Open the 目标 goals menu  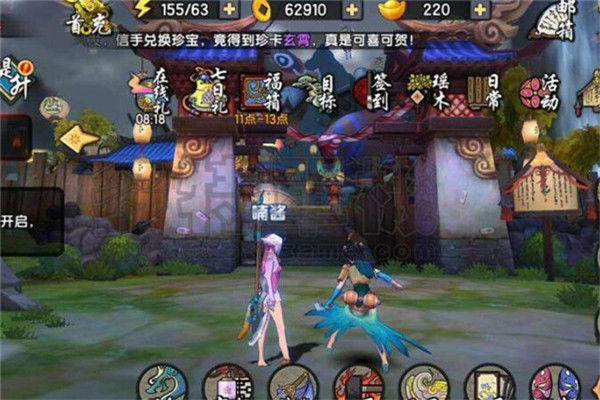(317, 91)
